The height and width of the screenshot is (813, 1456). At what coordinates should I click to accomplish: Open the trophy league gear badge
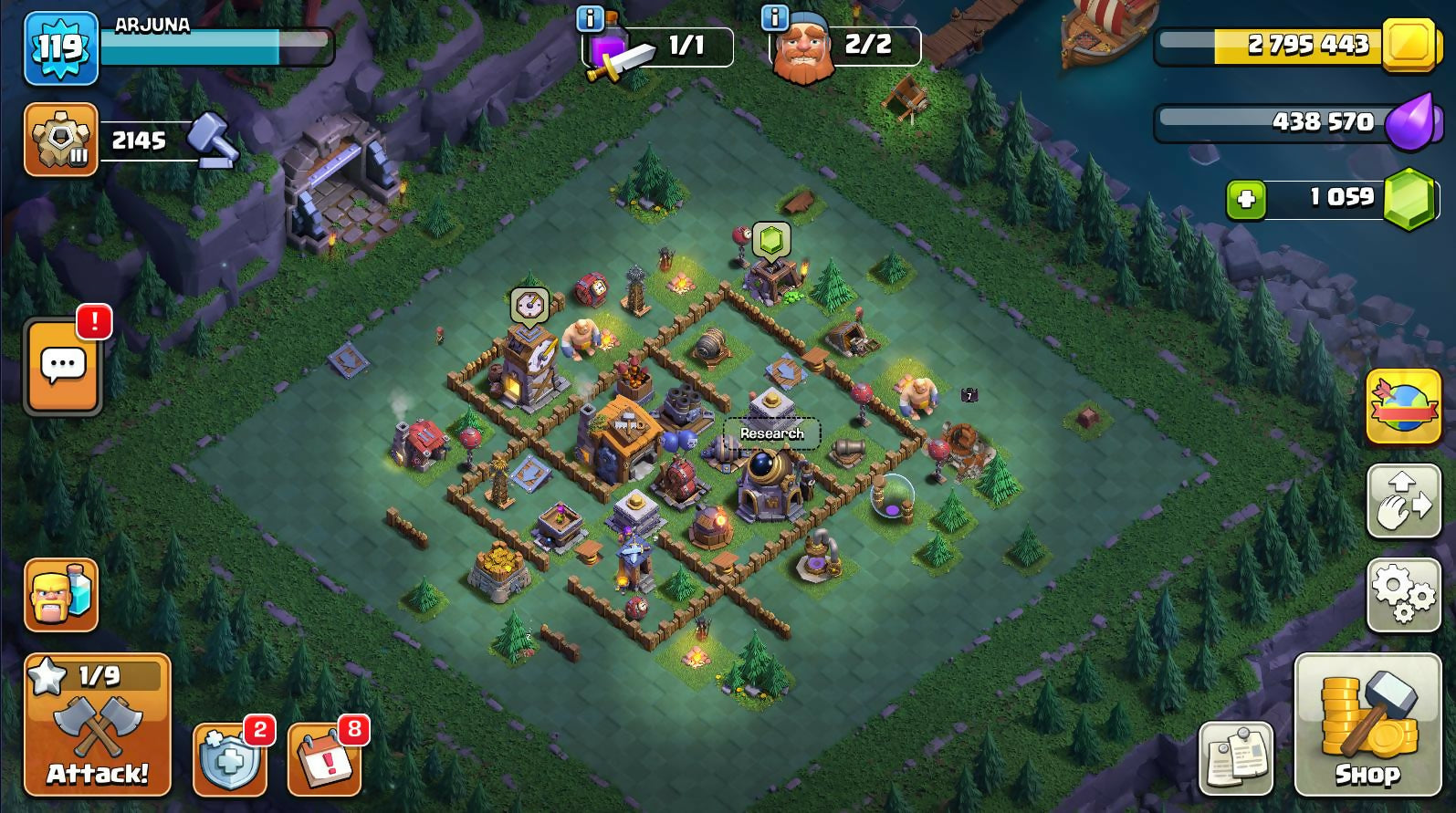coord(60,140)
